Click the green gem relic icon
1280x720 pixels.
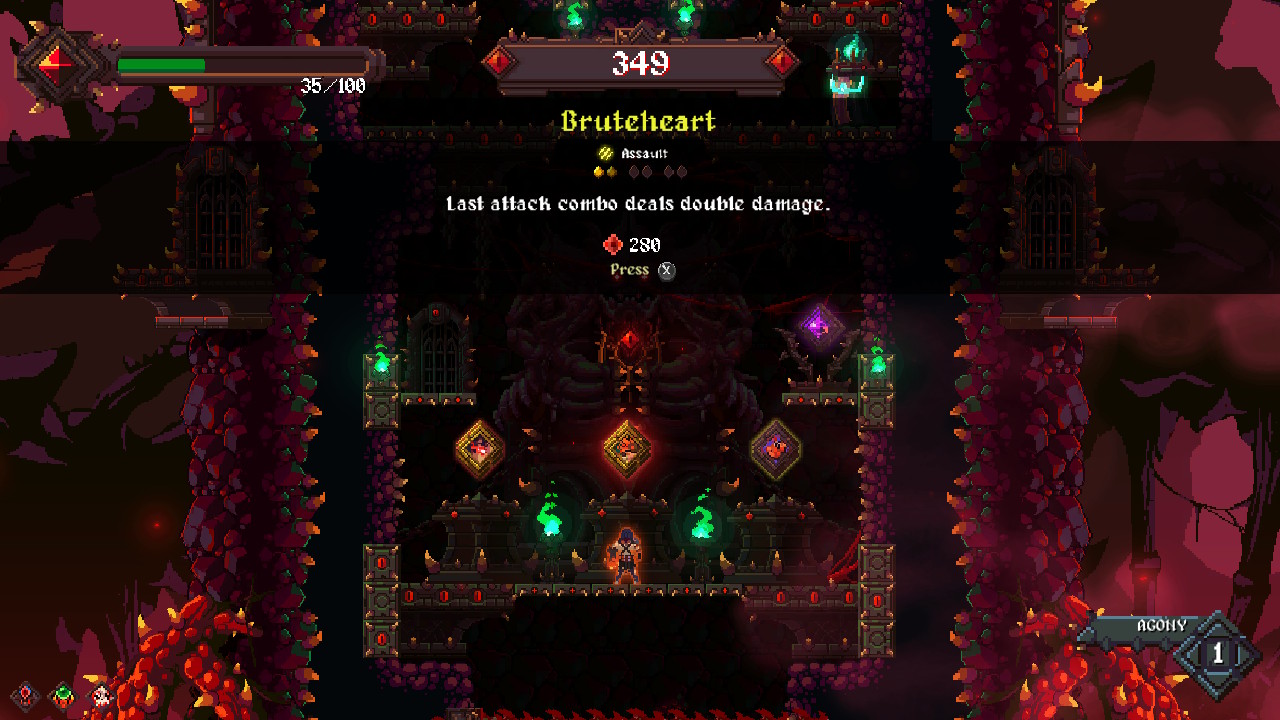[x=63, y=694]
